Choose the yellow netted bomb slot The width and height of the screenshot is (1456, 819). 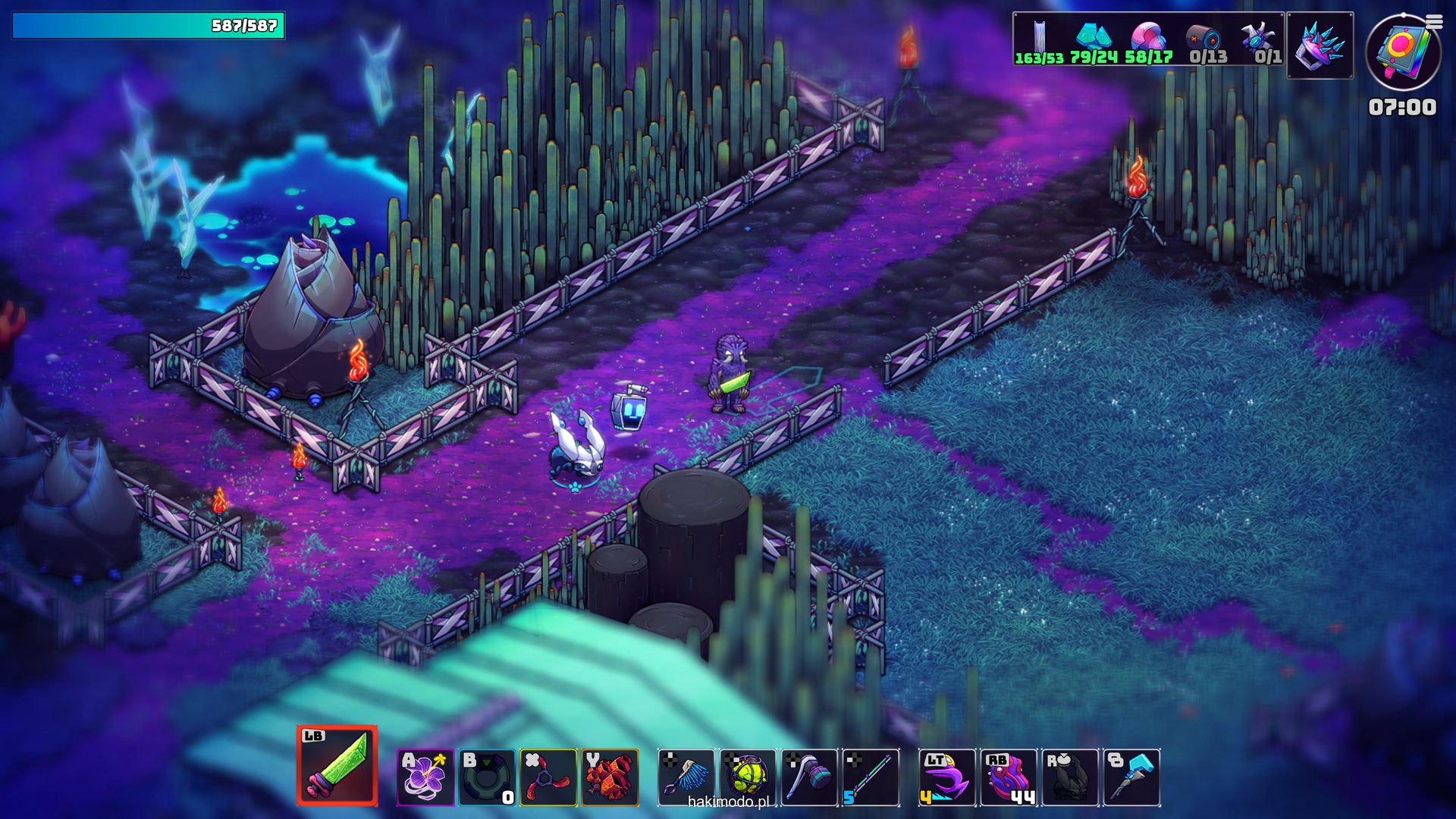pyautogui.click(x=748, y=777)
